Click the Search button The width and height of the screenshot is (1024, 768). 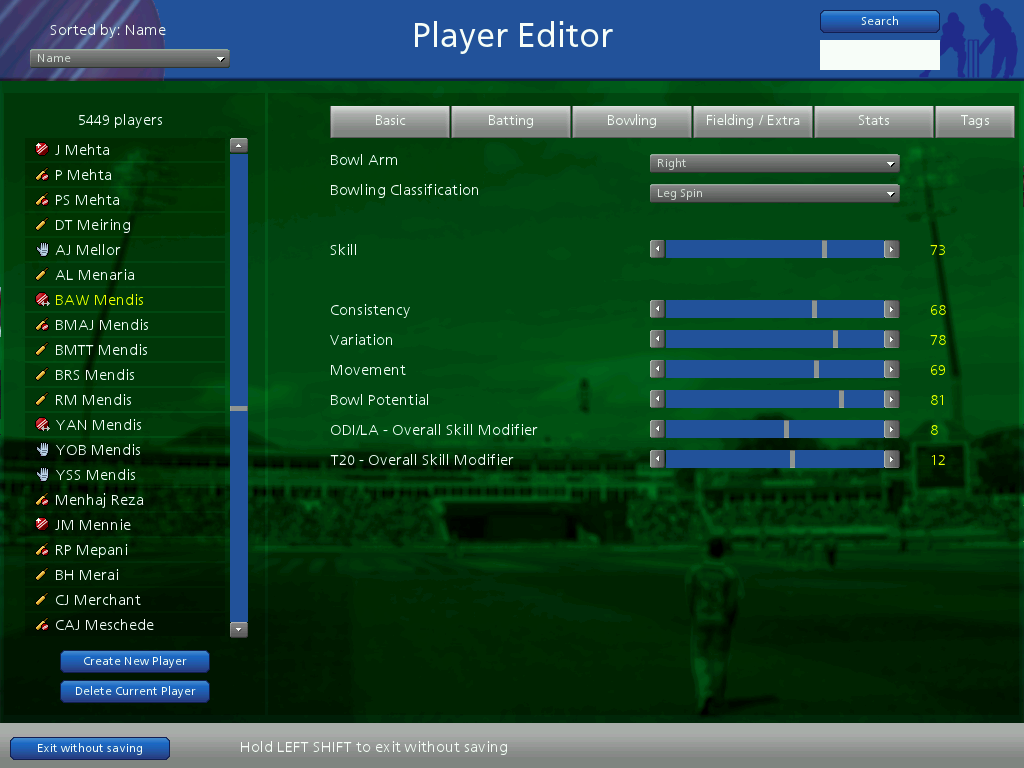[879, 21]
